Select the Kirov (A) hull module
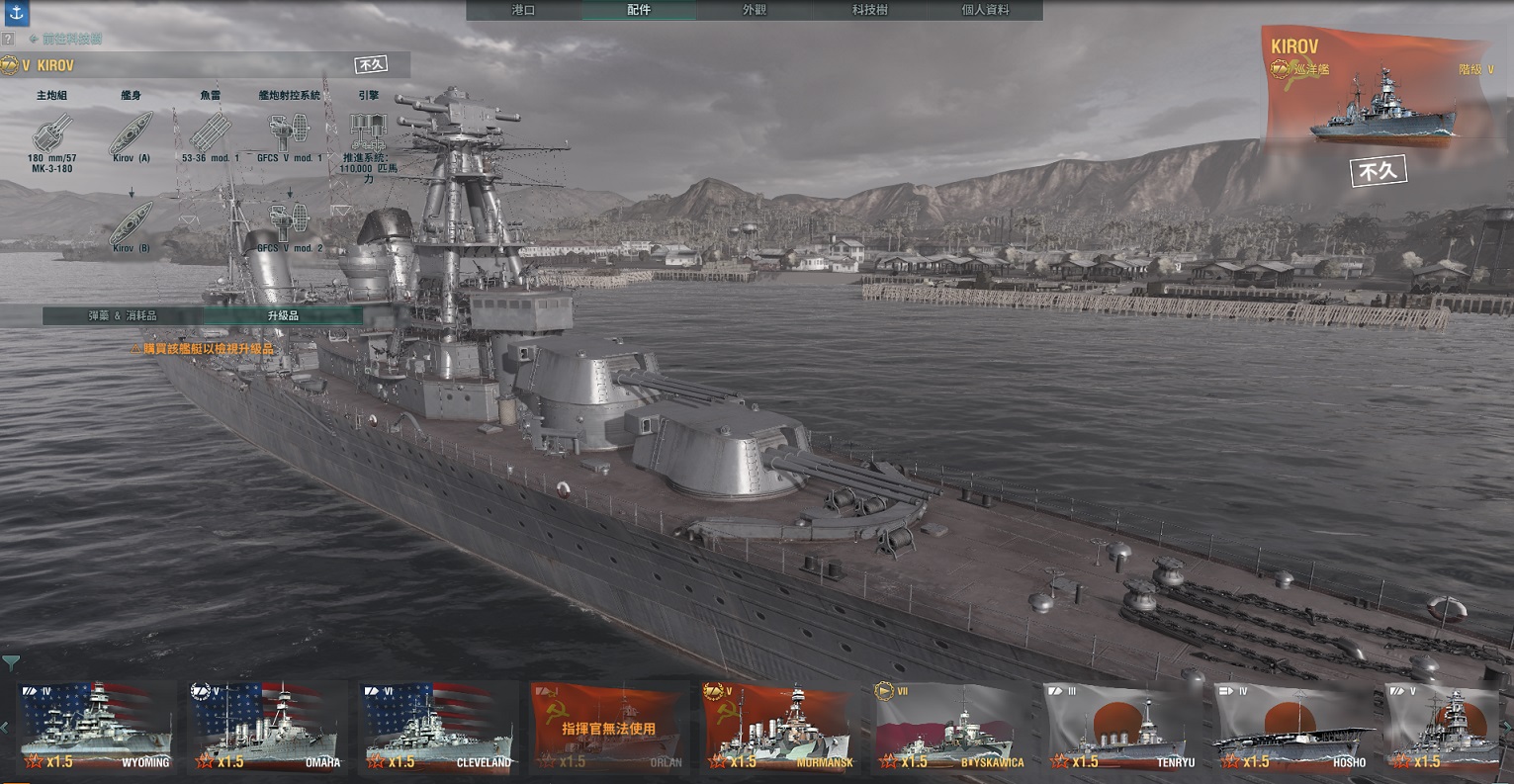Viewport: 1514px width, 784px height. point(131,132)
